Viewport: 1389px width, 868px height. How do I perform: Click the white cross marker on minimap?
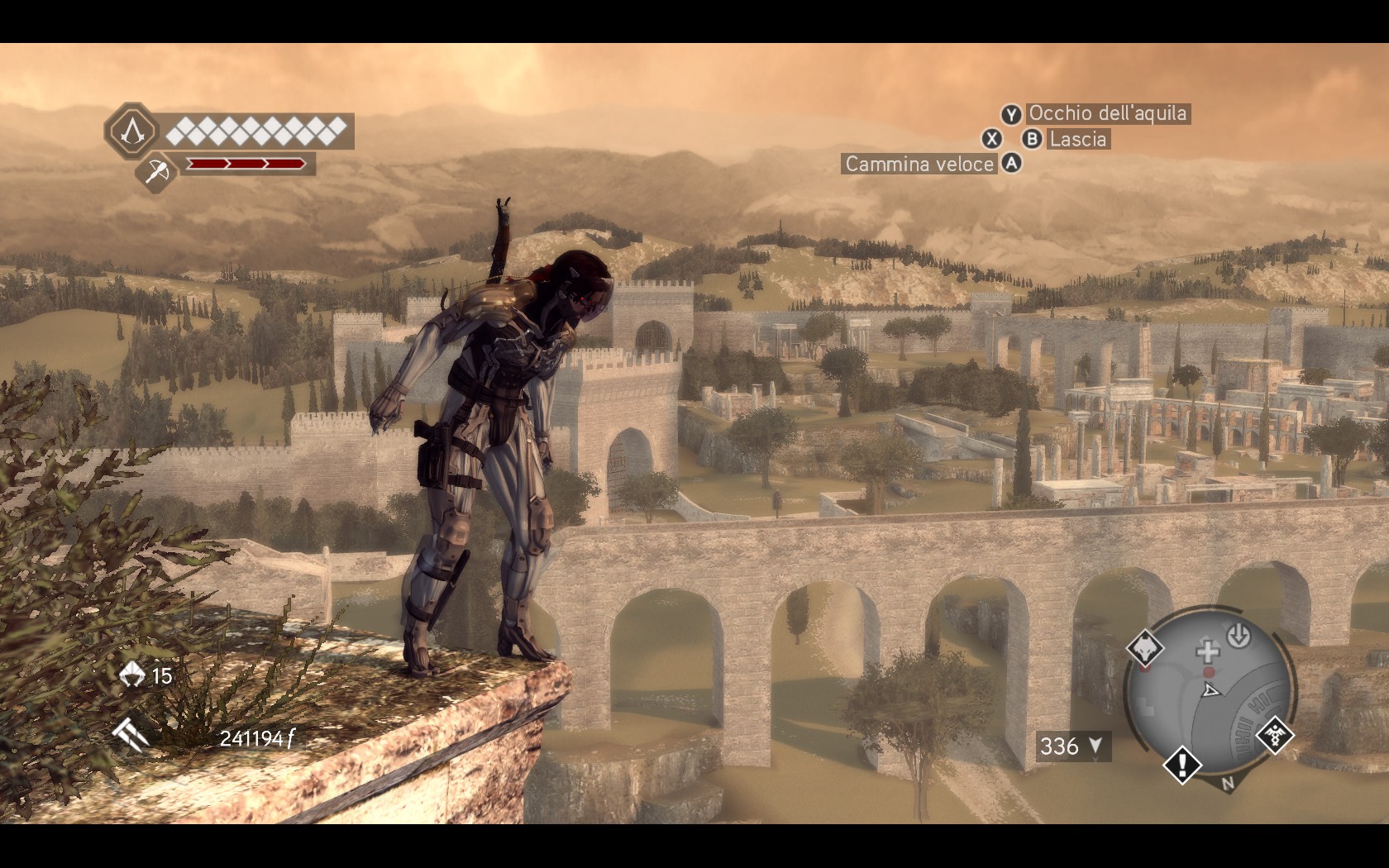pyautogui.click(x=1208, y=651)
